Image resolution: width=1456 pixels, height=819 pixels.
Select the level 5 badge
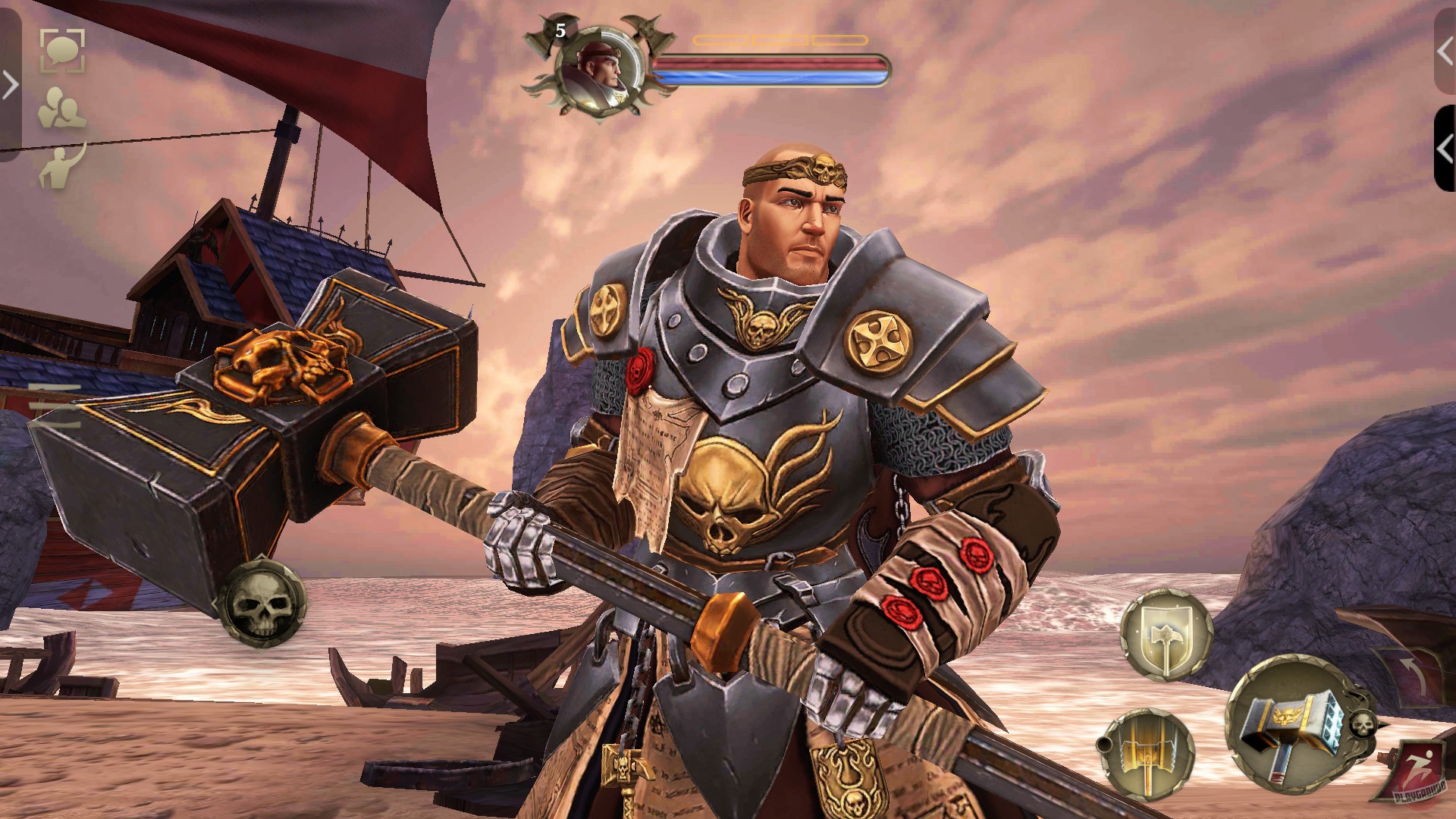click(x=560, y=32)
